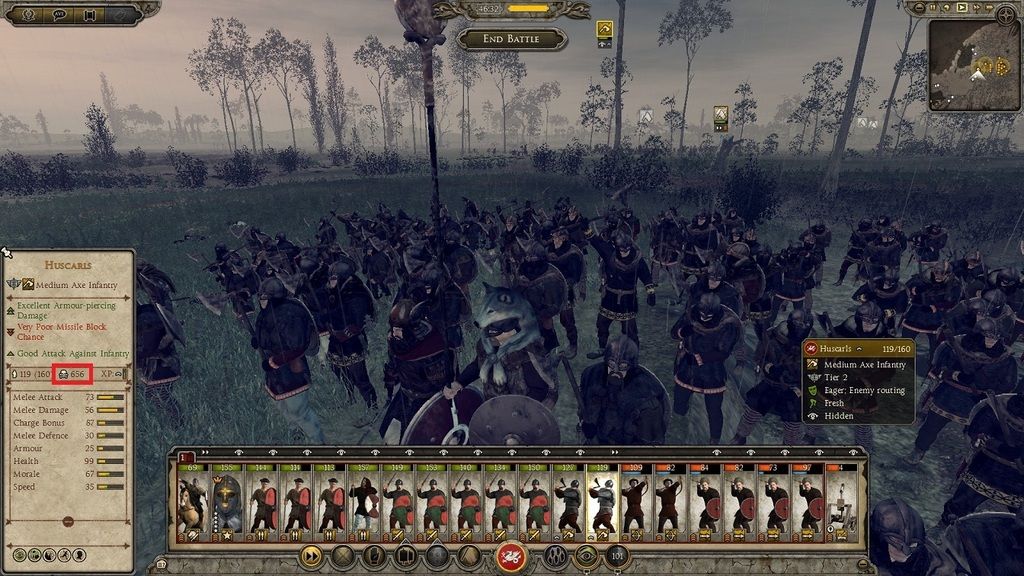
Task: Click the End Battle button
Action: 512,39
